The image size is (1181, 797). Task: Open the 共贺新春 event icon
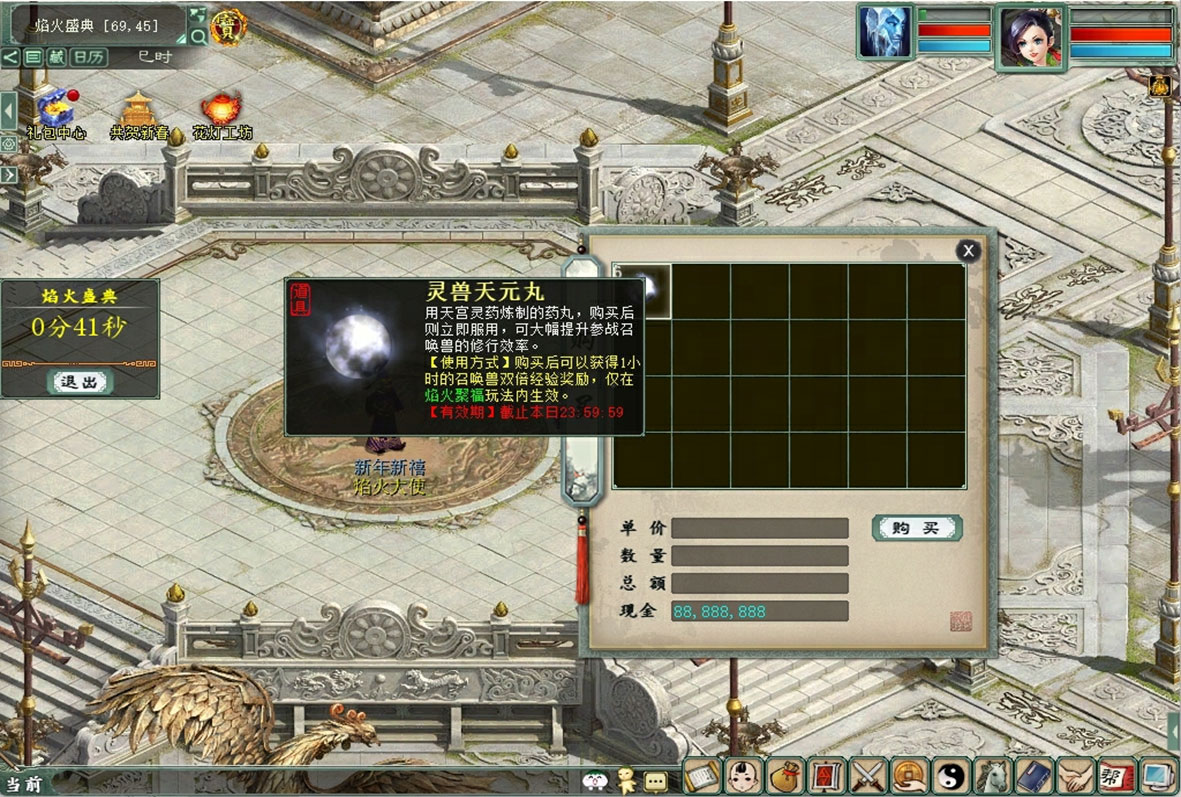(x=138, y=112)
